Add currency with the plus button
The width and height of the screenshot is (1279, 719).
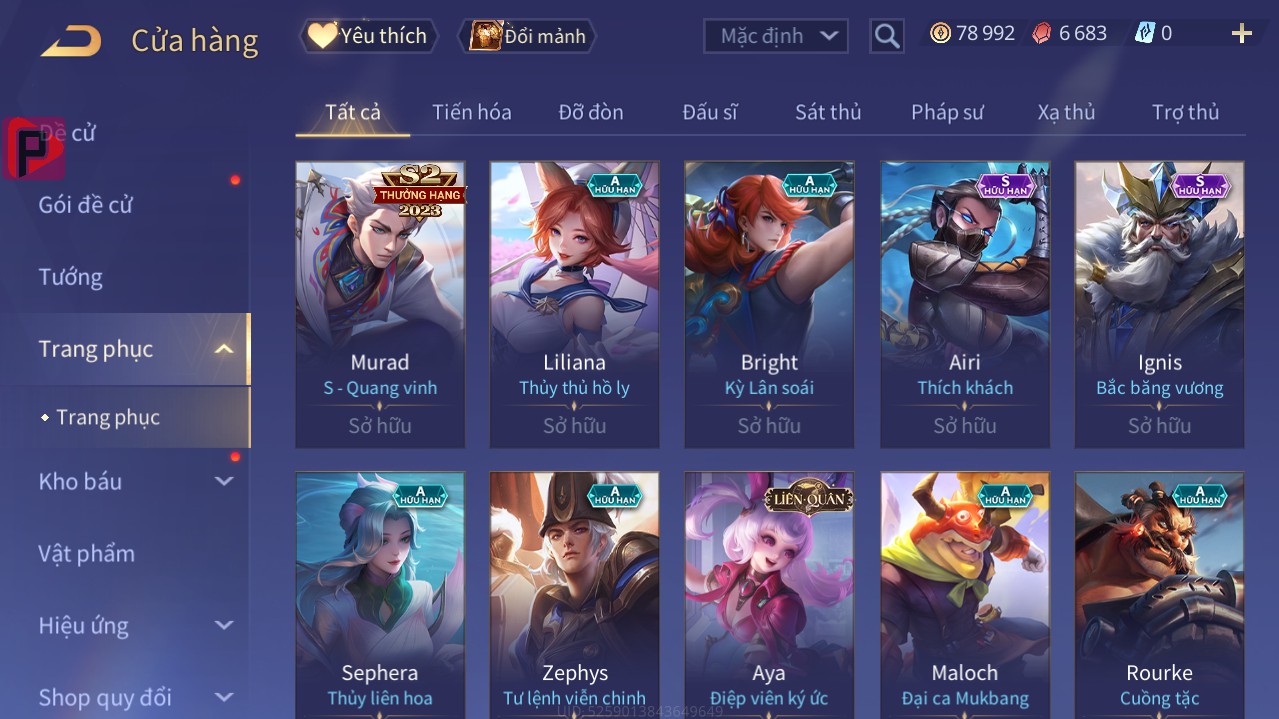tap(1241, 34)
